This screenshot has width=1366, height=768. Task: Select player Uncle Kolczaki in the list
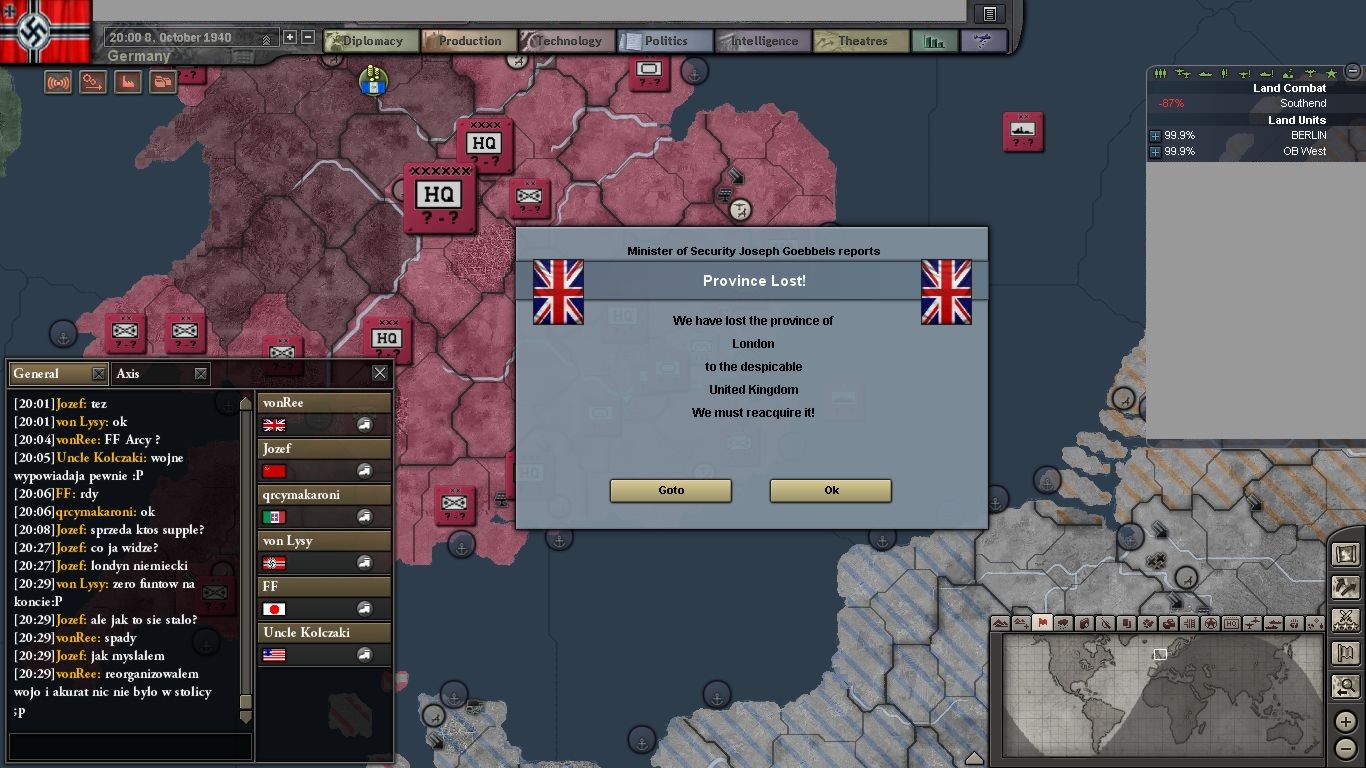324,633
